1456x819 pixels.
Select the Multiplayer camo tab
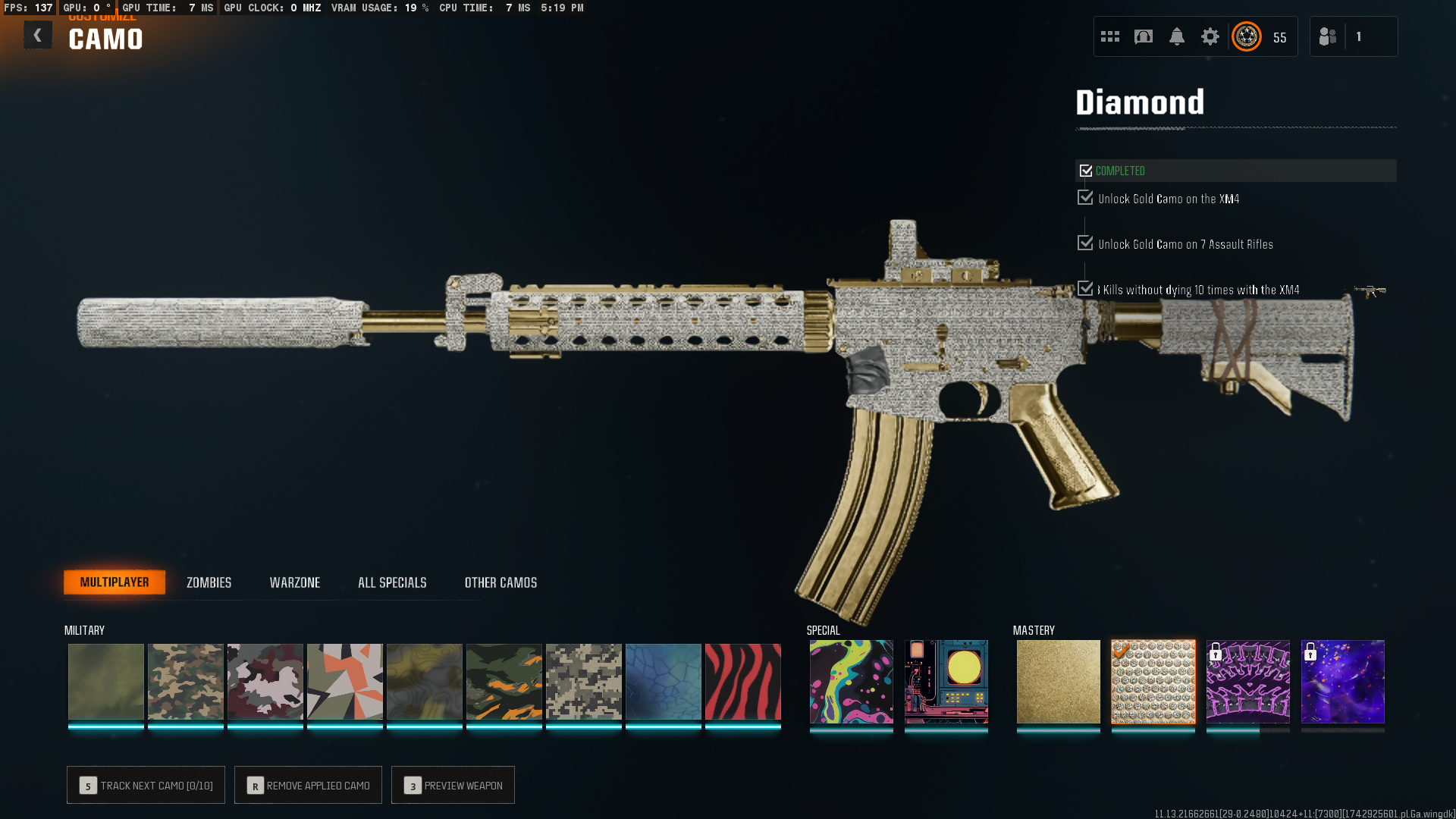(115, 582)
